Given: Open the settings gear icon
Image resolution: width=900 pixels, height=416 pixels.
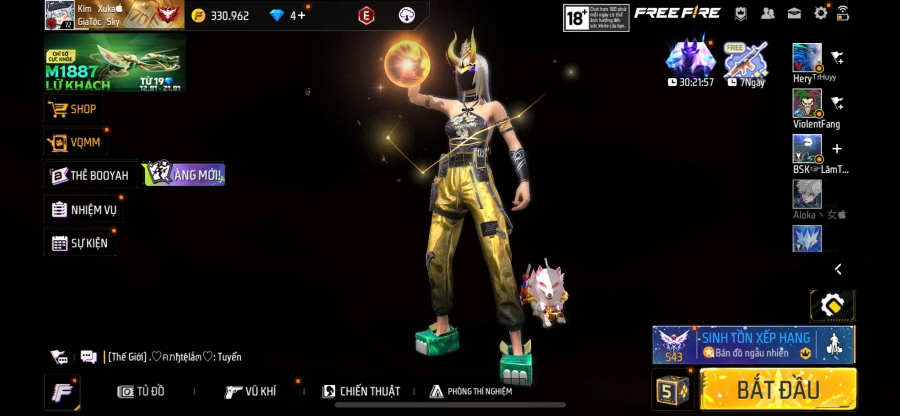Looking at the screenshot, I should tap(821, 13).
